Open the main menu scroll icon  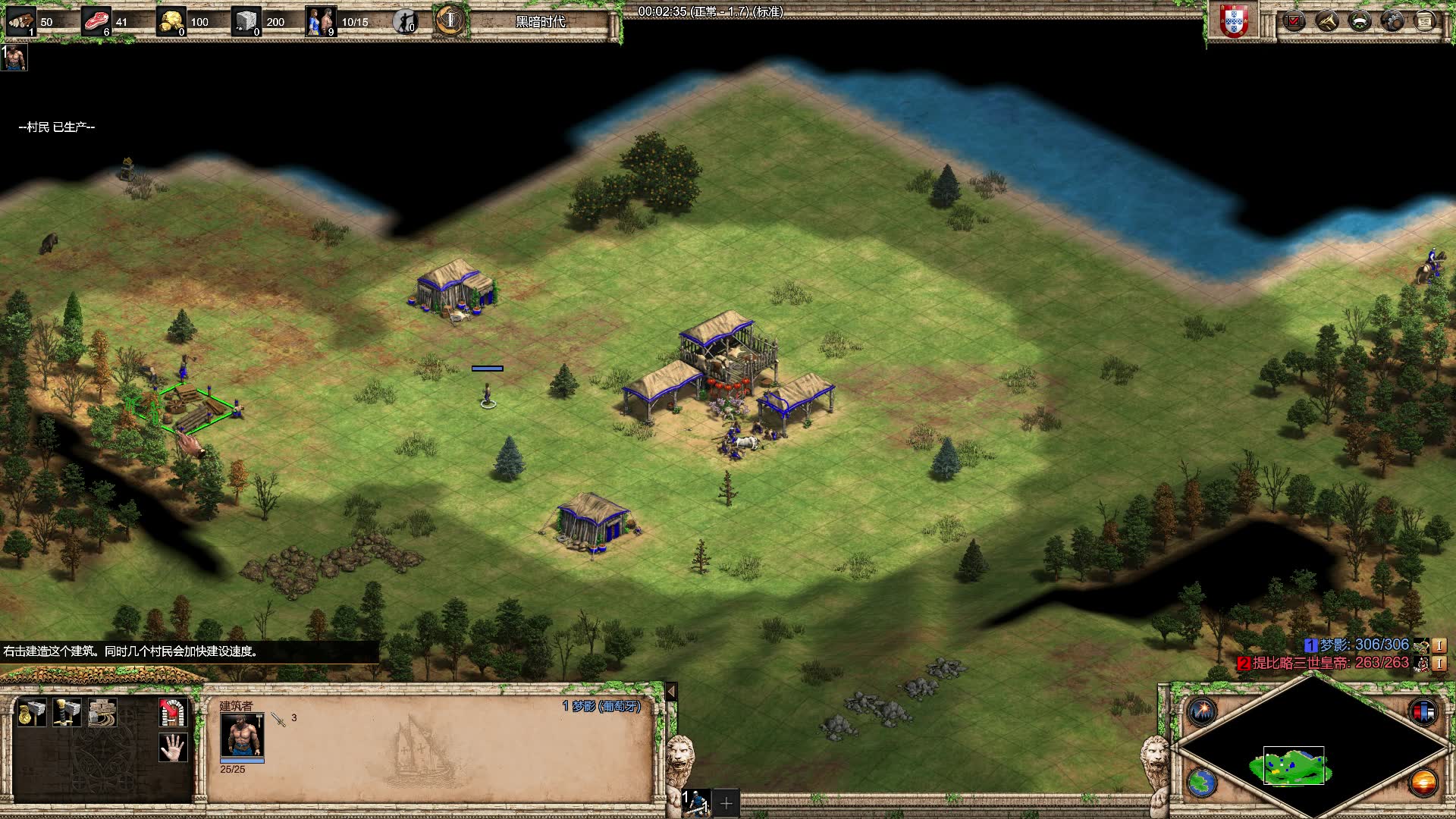point(1425,21)
